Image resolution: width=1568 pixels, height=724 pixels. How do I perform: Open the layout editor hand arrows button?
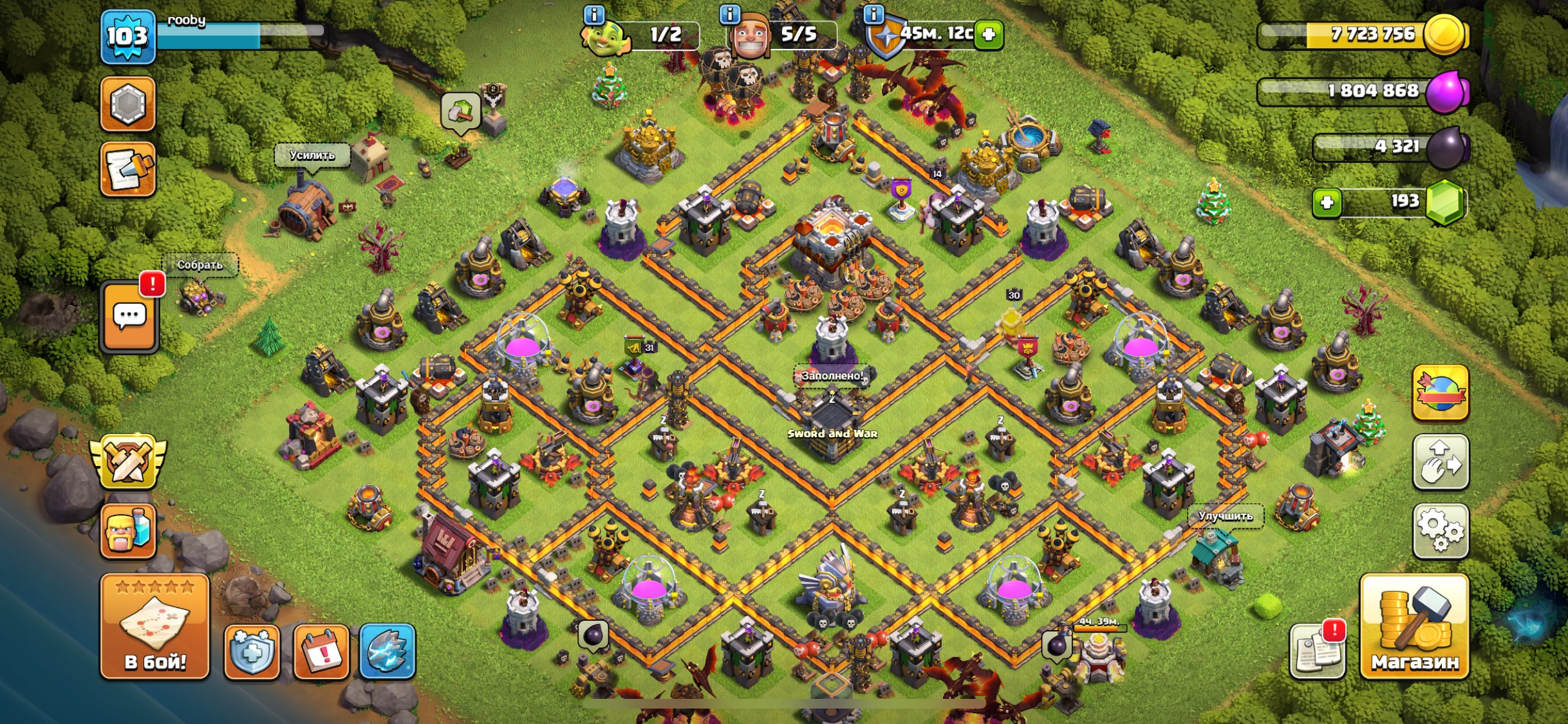[x=1441, y=462]
